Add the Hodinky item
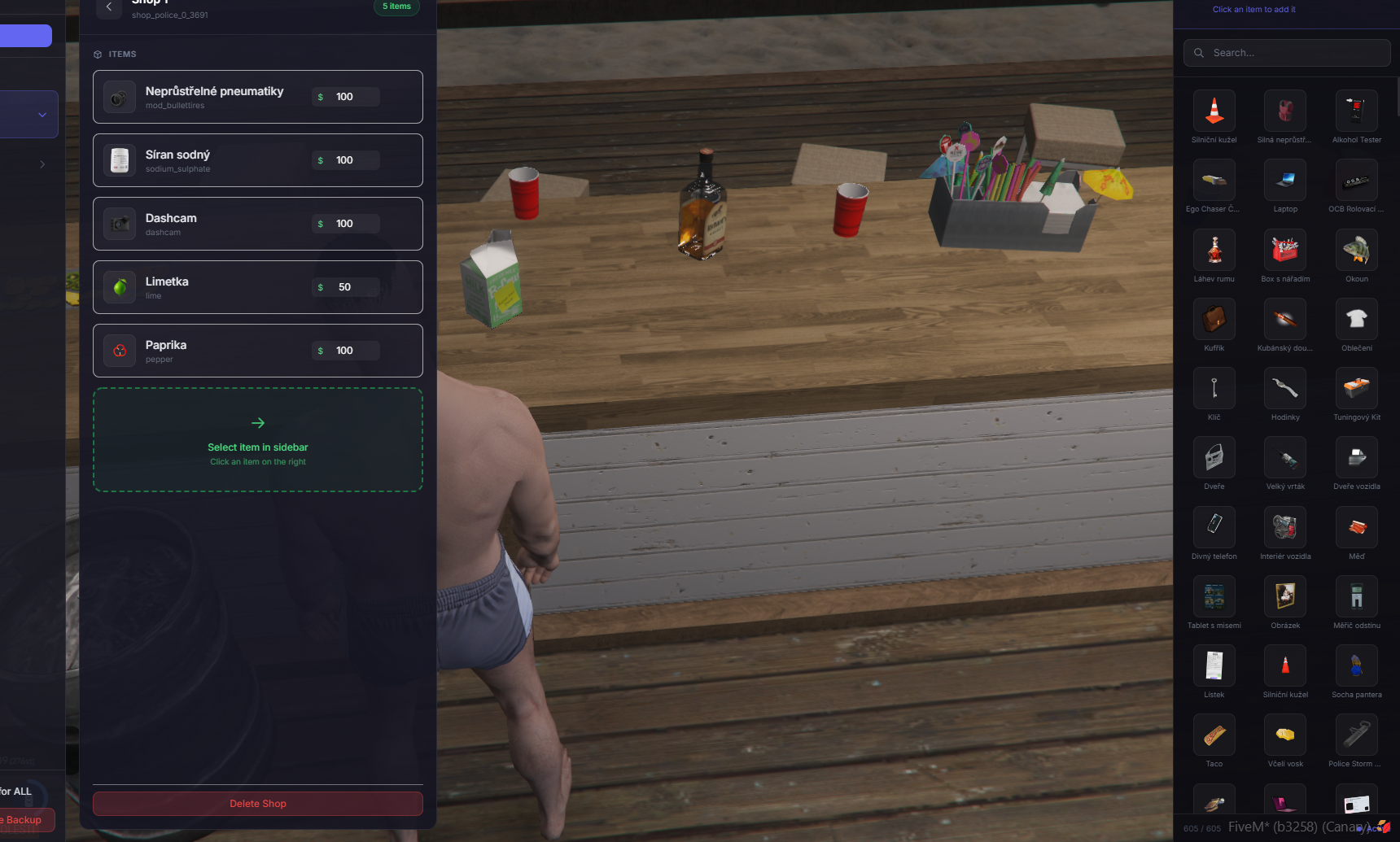 click(x=1285, y=389)
